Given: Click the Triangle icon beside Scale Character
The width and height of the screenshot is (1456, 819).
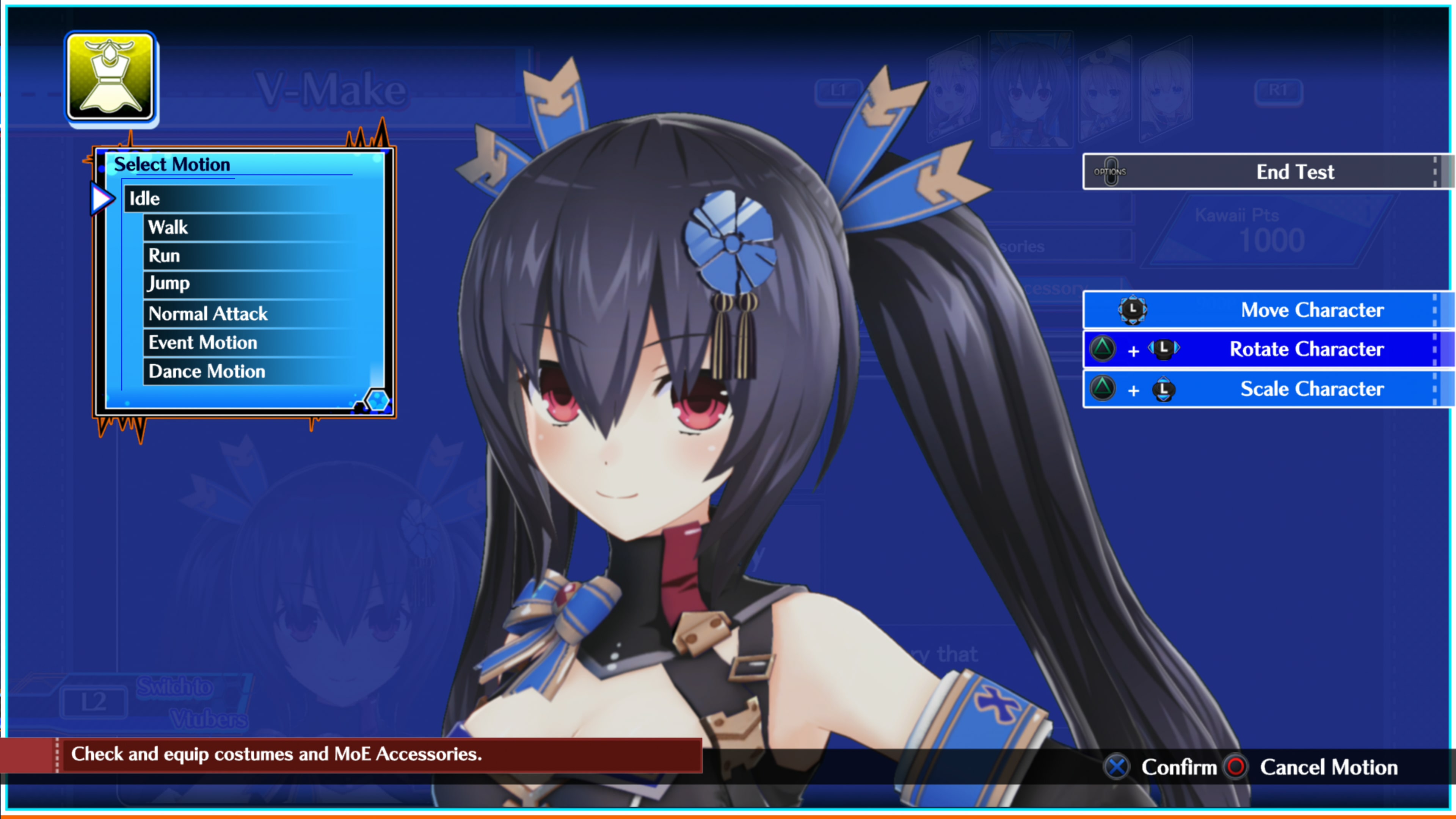Looking at the screenshot, I should pyautogui.click(x=1103, y=389).
